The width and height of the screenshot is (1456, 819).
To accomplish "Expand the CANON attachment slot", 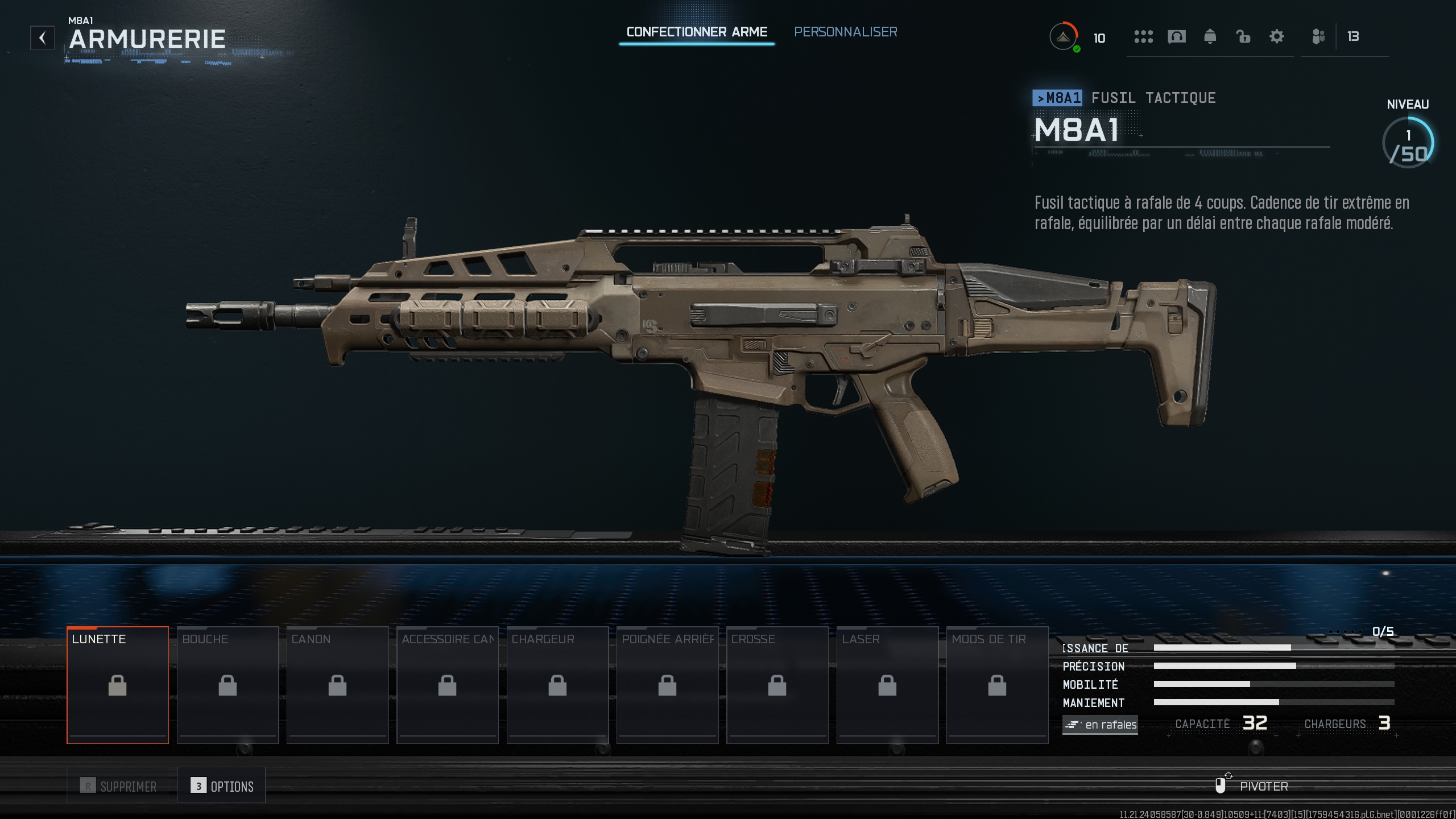I will coord(337,684).
